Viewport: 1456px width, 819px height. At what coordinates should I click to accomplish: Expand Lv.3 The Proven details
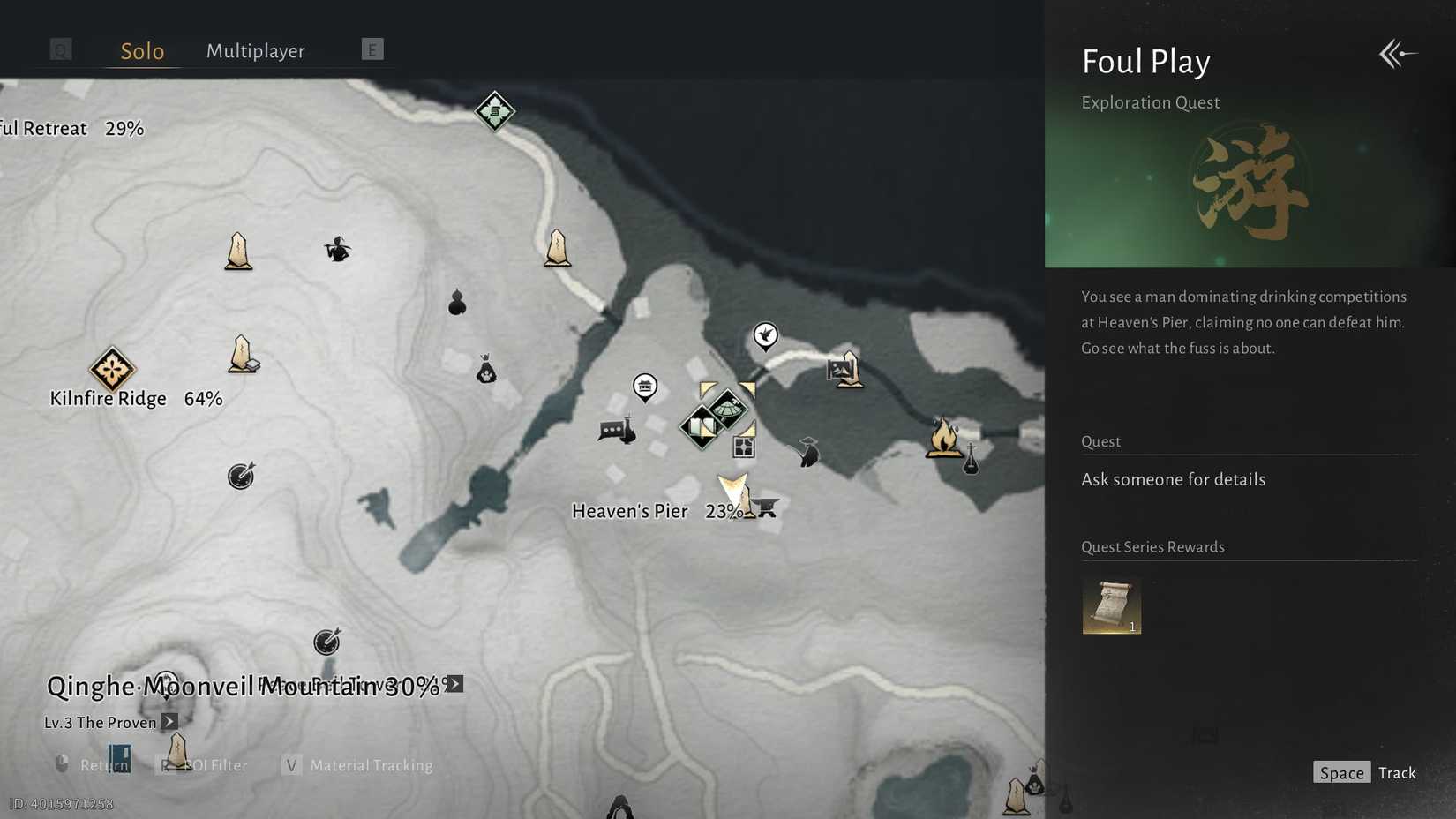[x=169, y=722]
